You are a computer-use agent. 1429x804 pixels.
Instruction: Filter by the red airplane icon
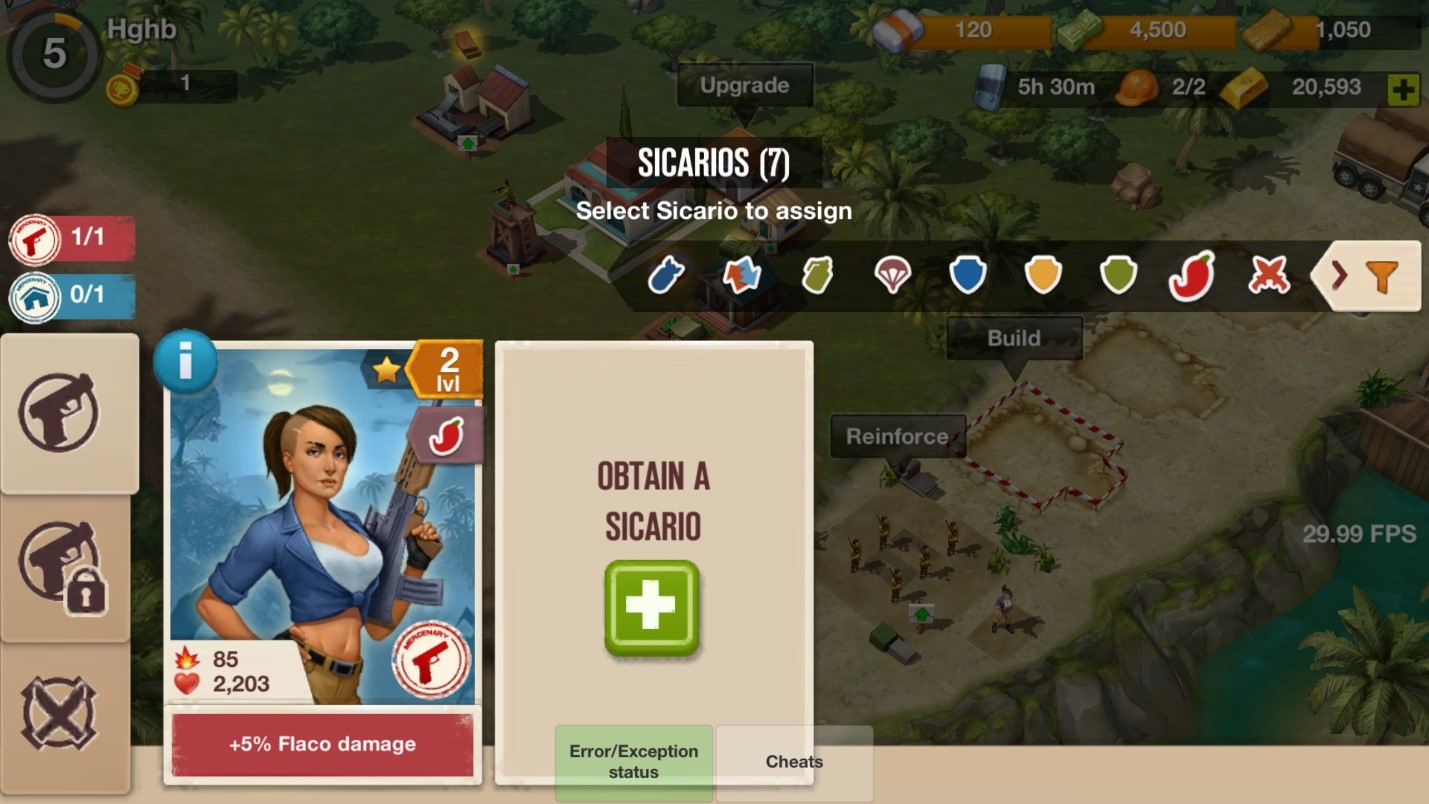click(1268, 275)
